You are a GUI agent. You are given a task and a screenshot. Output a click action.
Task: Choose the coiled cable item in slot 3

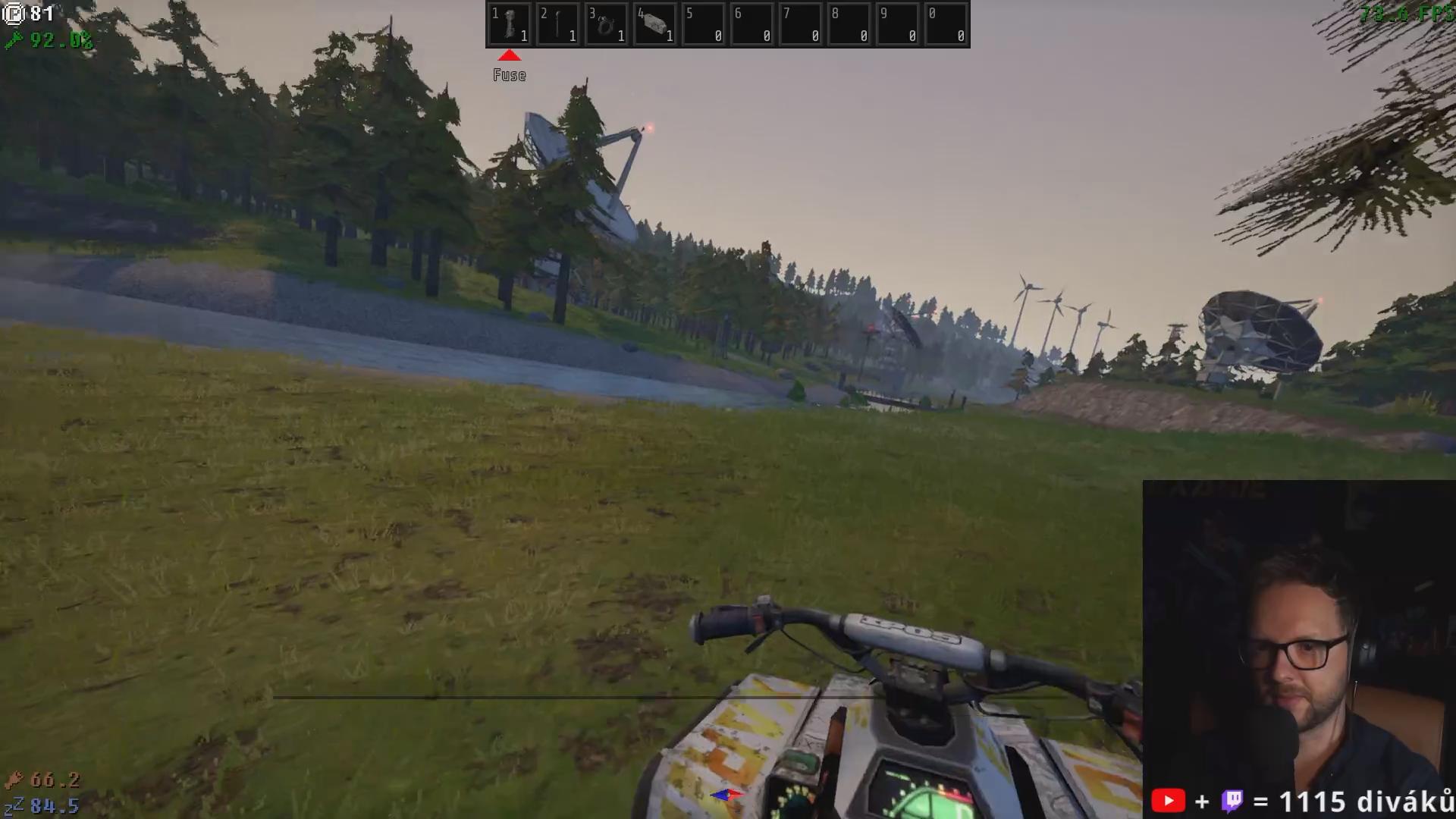(607, 25)
